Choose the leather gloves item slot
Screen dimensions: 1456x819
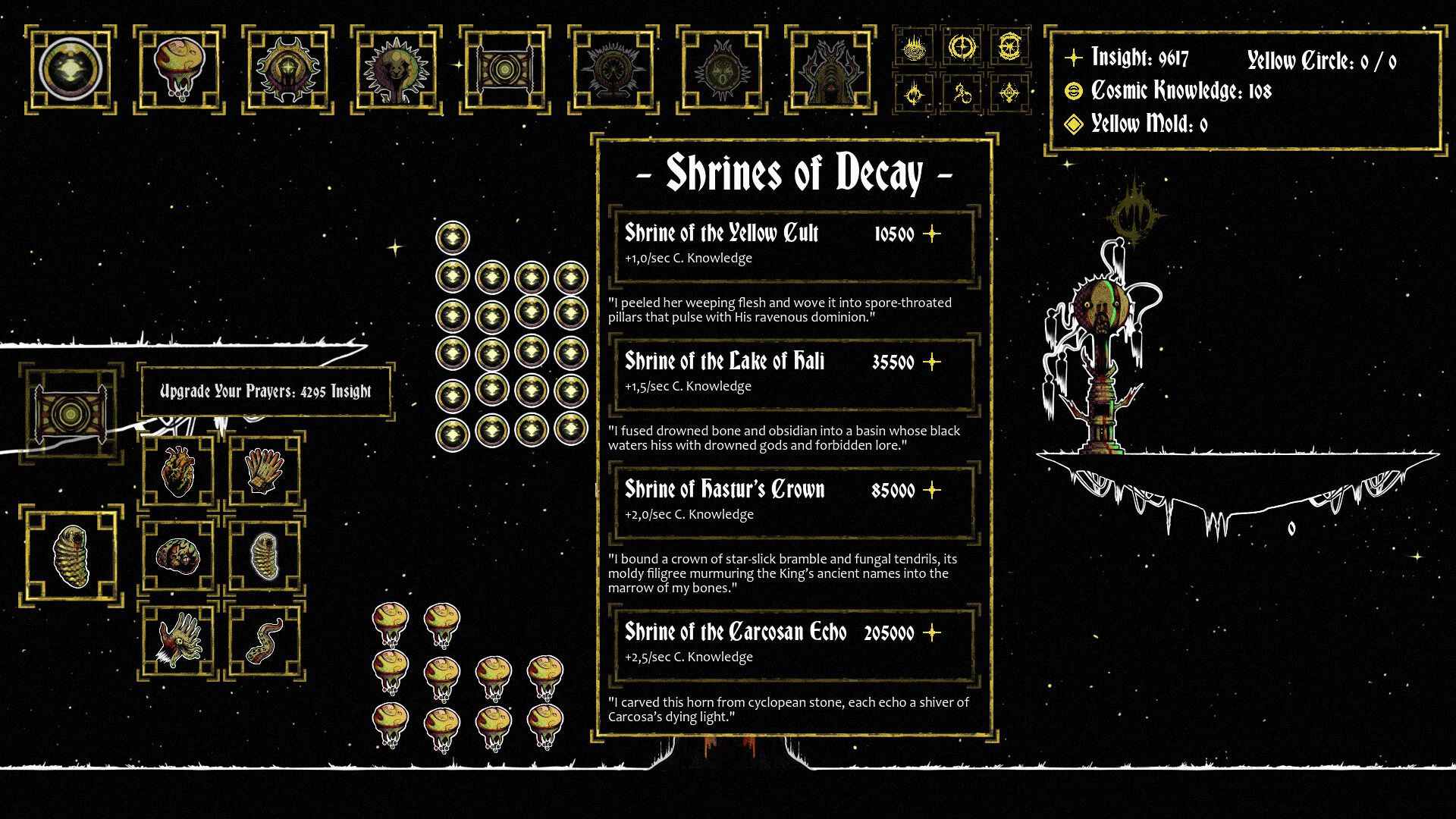tap(265, 471)
